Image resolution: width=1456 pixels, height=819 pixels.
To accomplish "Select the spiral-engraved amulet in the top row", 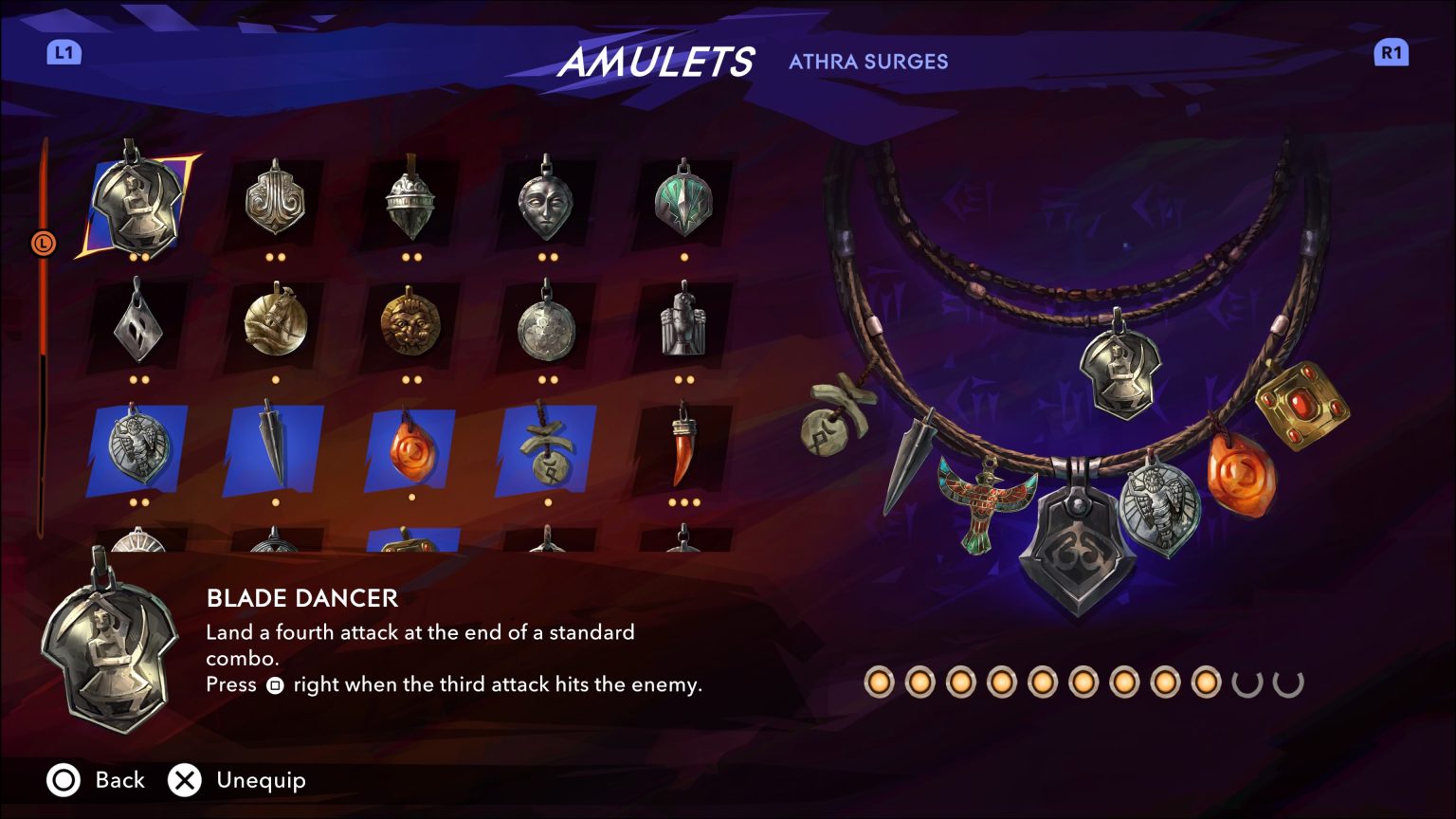I will click(x=274, y=202).
